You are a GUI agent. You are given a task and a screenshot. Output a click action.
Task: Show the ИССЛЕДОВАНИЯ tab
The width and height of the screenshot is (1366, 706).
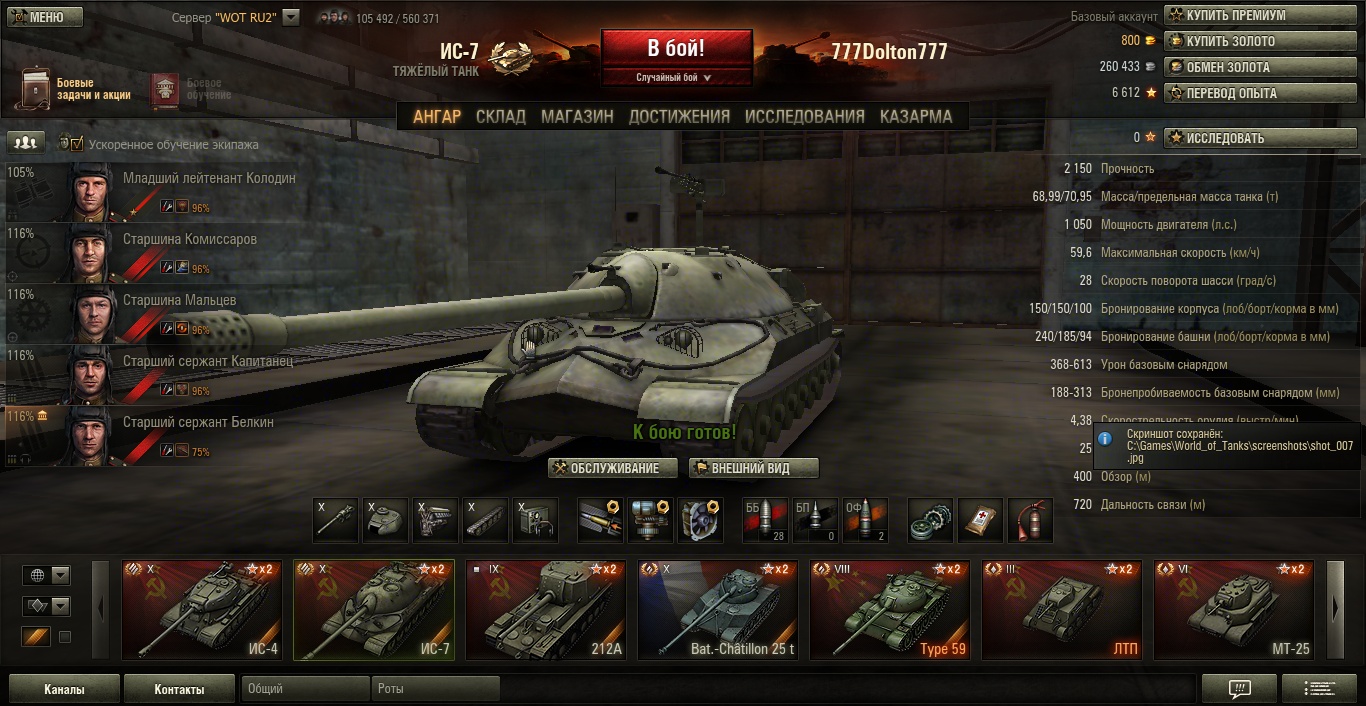[x=804, y=116]
